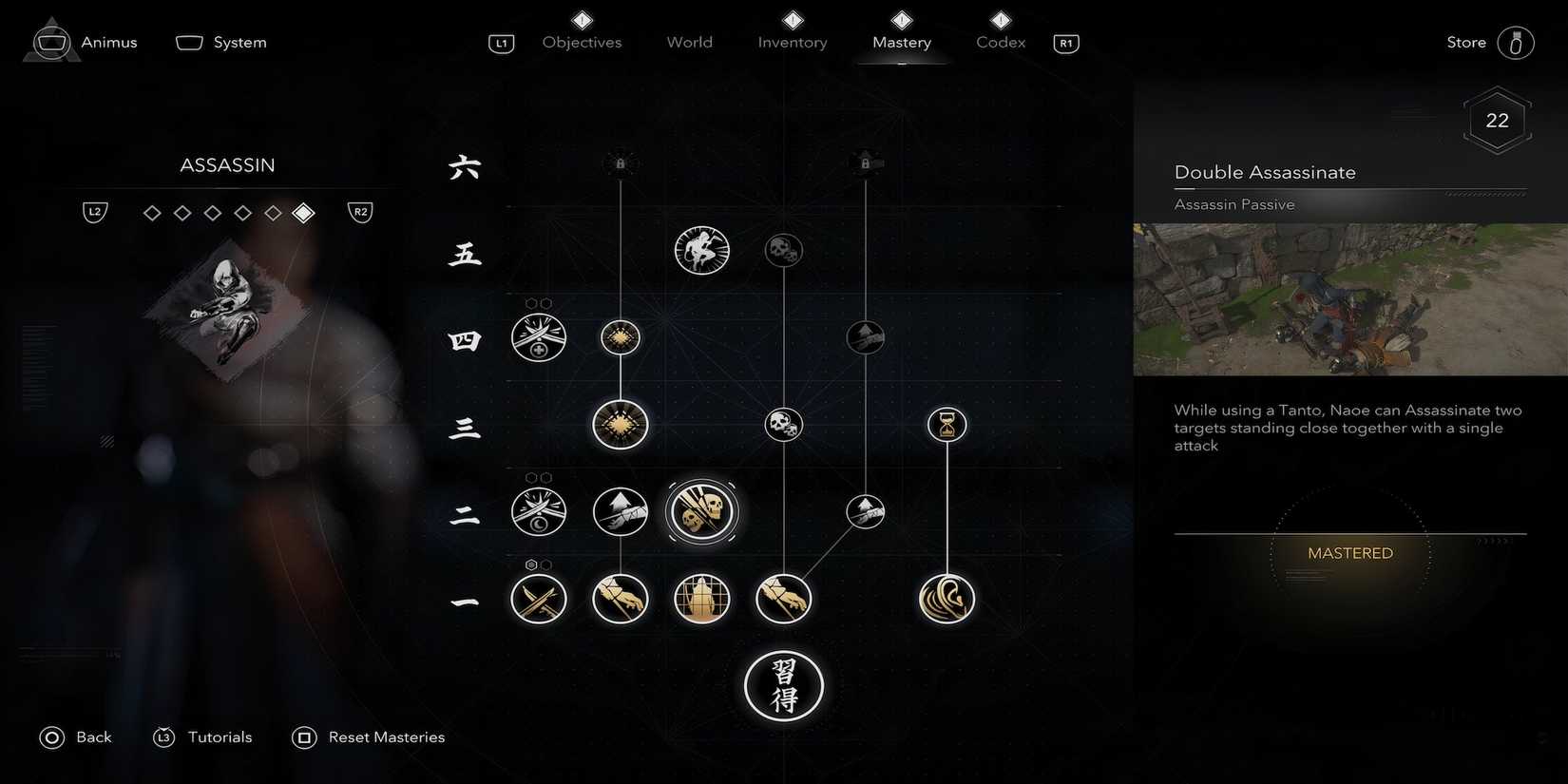Open the System menu
The image size is (1568, 784).
click(220, 42)
